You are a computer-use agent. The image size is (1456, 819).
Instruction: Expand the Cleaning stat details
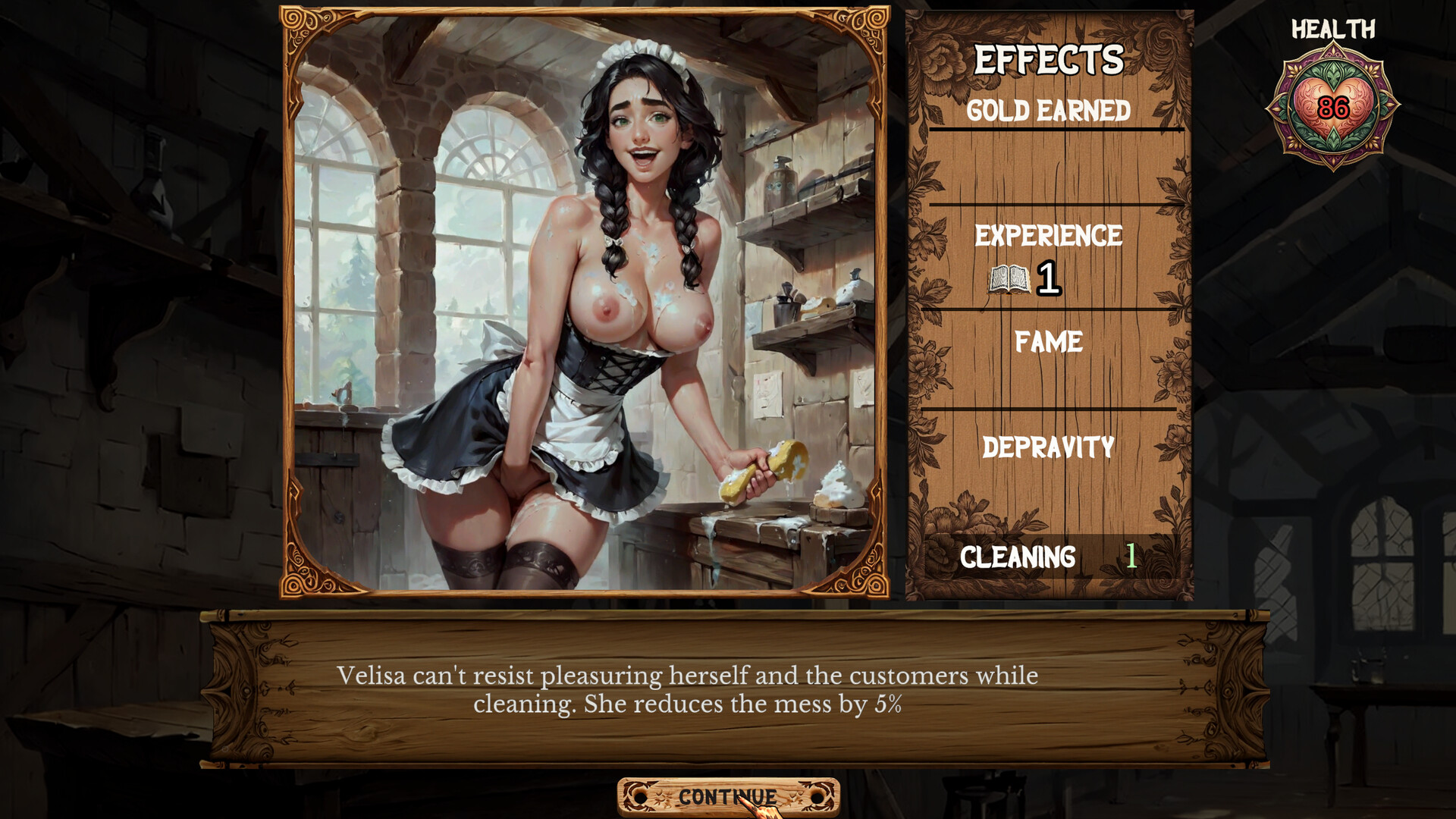(1020, 556)
